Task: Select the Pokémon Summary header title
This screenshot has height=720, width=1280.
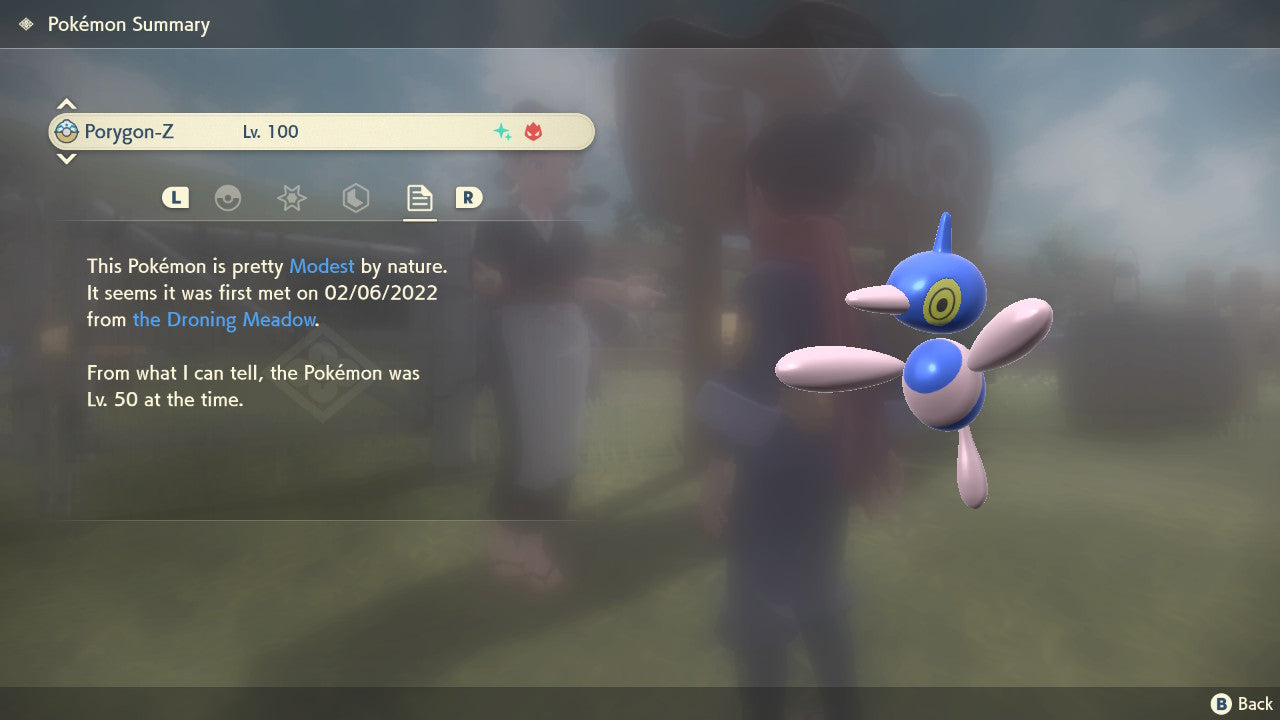Action: (128, 24)
